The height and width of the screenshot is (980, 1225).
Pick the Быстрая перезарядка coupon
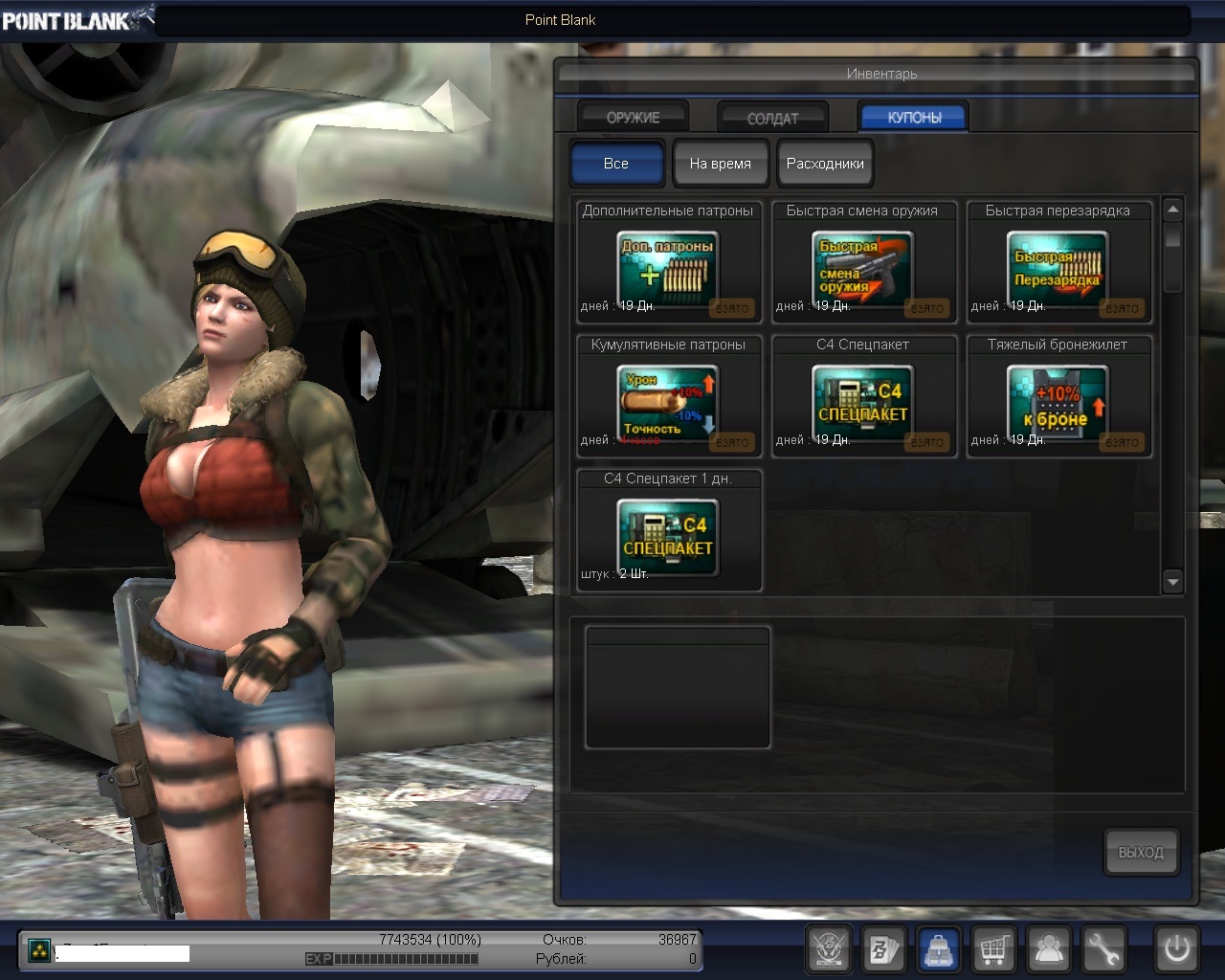point(1058,269)
